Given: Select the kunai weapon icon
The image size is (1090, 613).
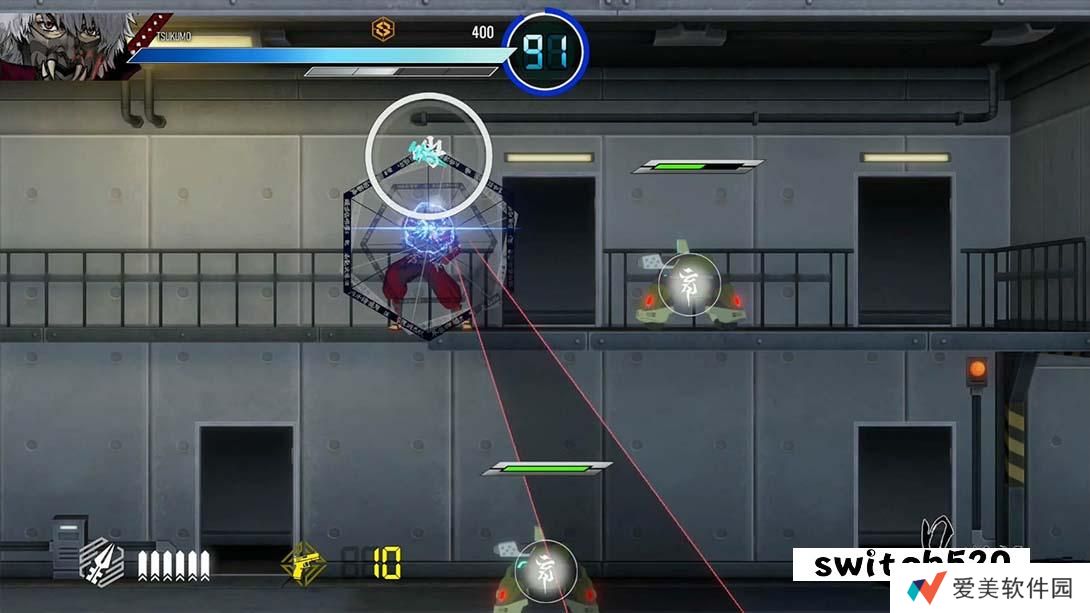Looking at the screenshot, I should point(101,561).
